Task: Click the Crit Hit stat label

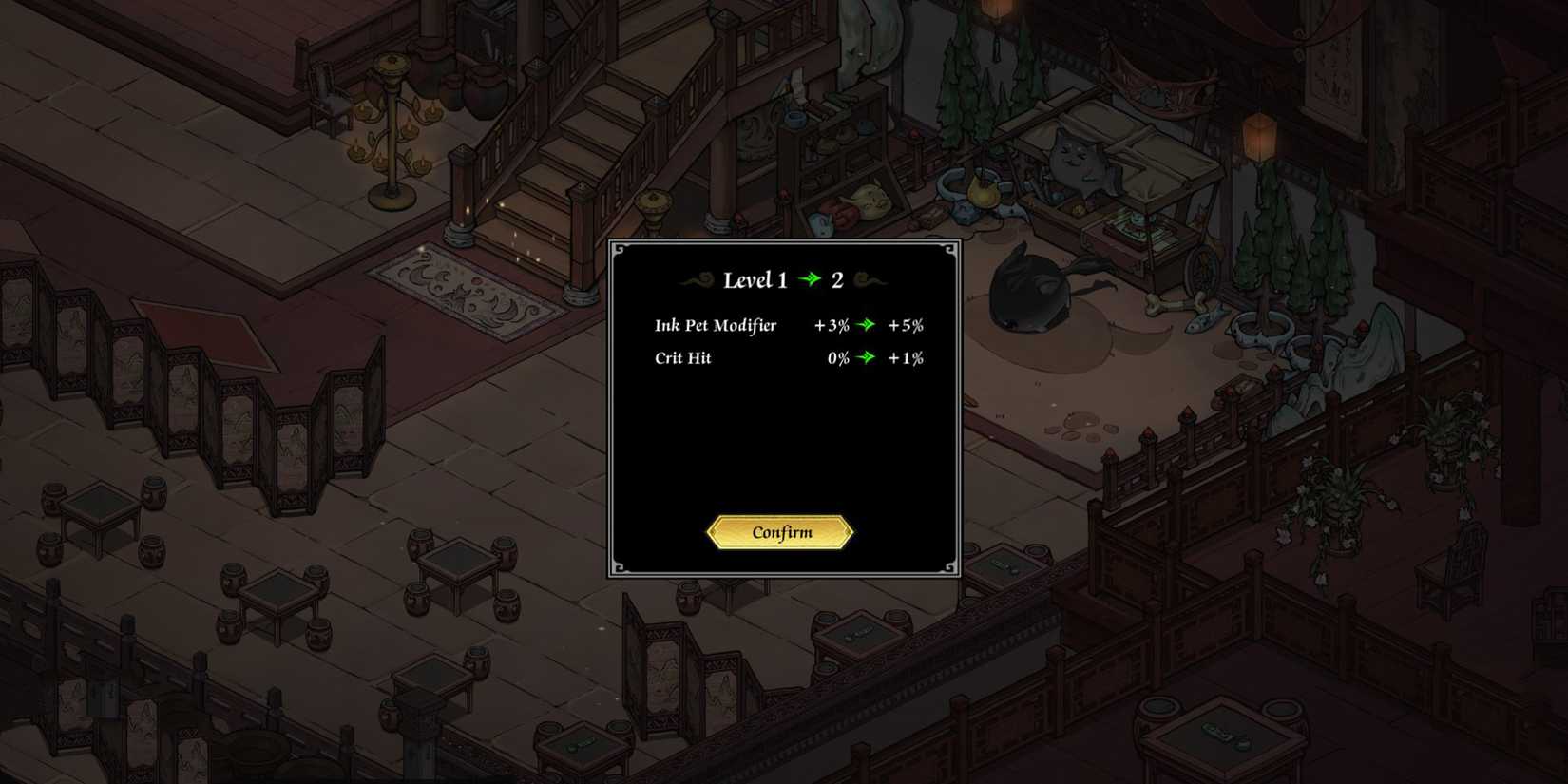Action: [x=683, y=358]
